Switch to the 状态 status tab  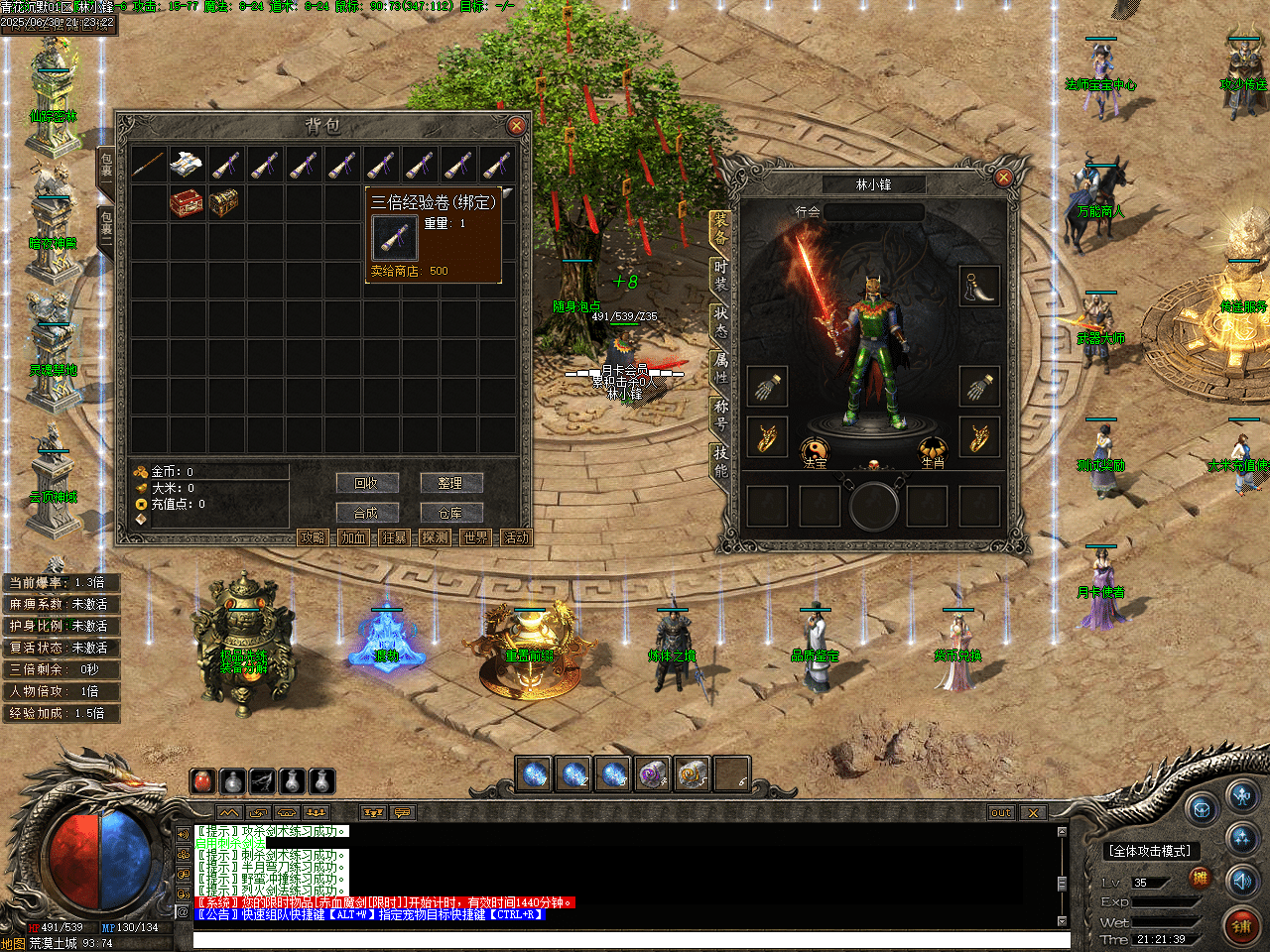coord(720,320)
